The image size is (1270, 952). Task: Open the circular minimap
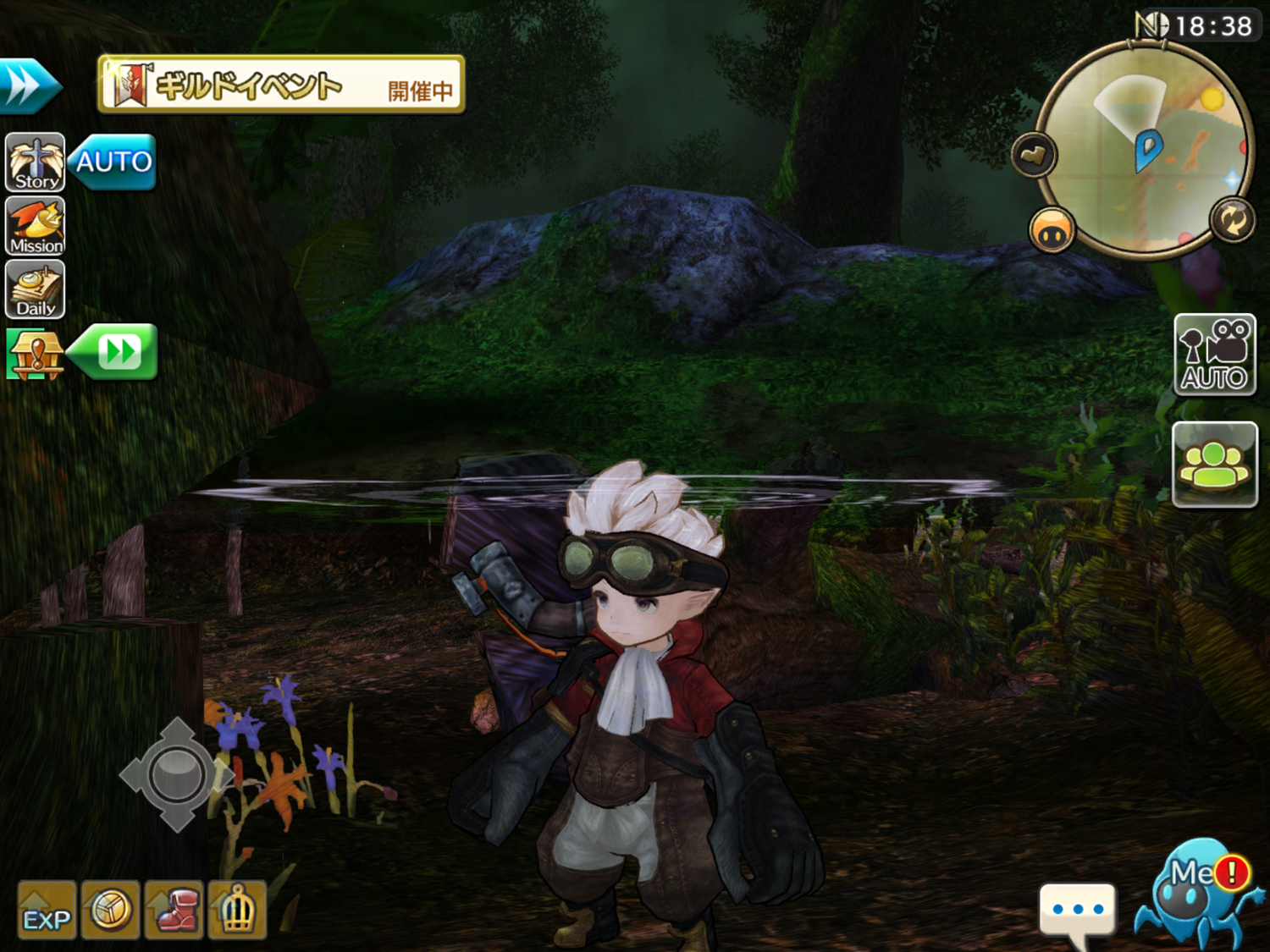[x=1145, y=151]
